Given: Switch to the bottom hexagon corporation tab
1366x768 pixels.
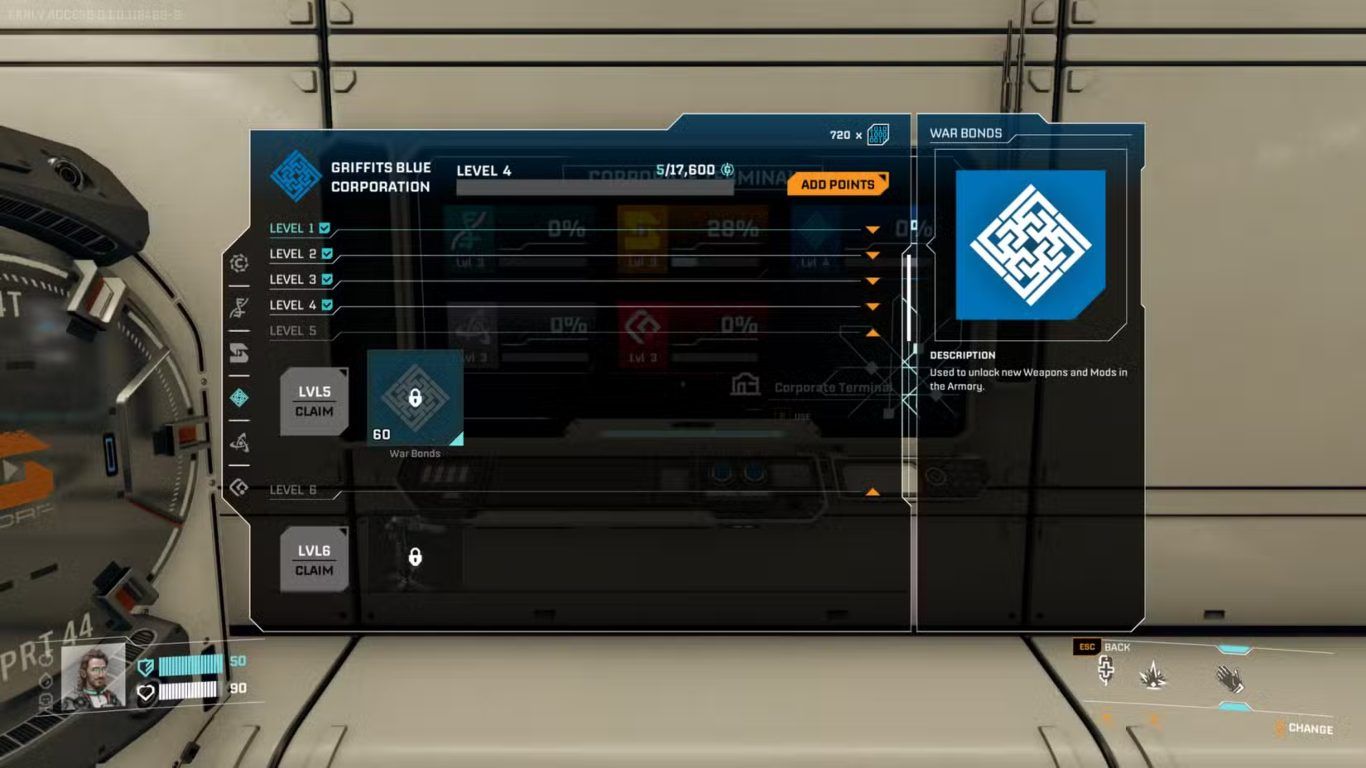Looking at the screenshot, I should click(x=239, y=487).
